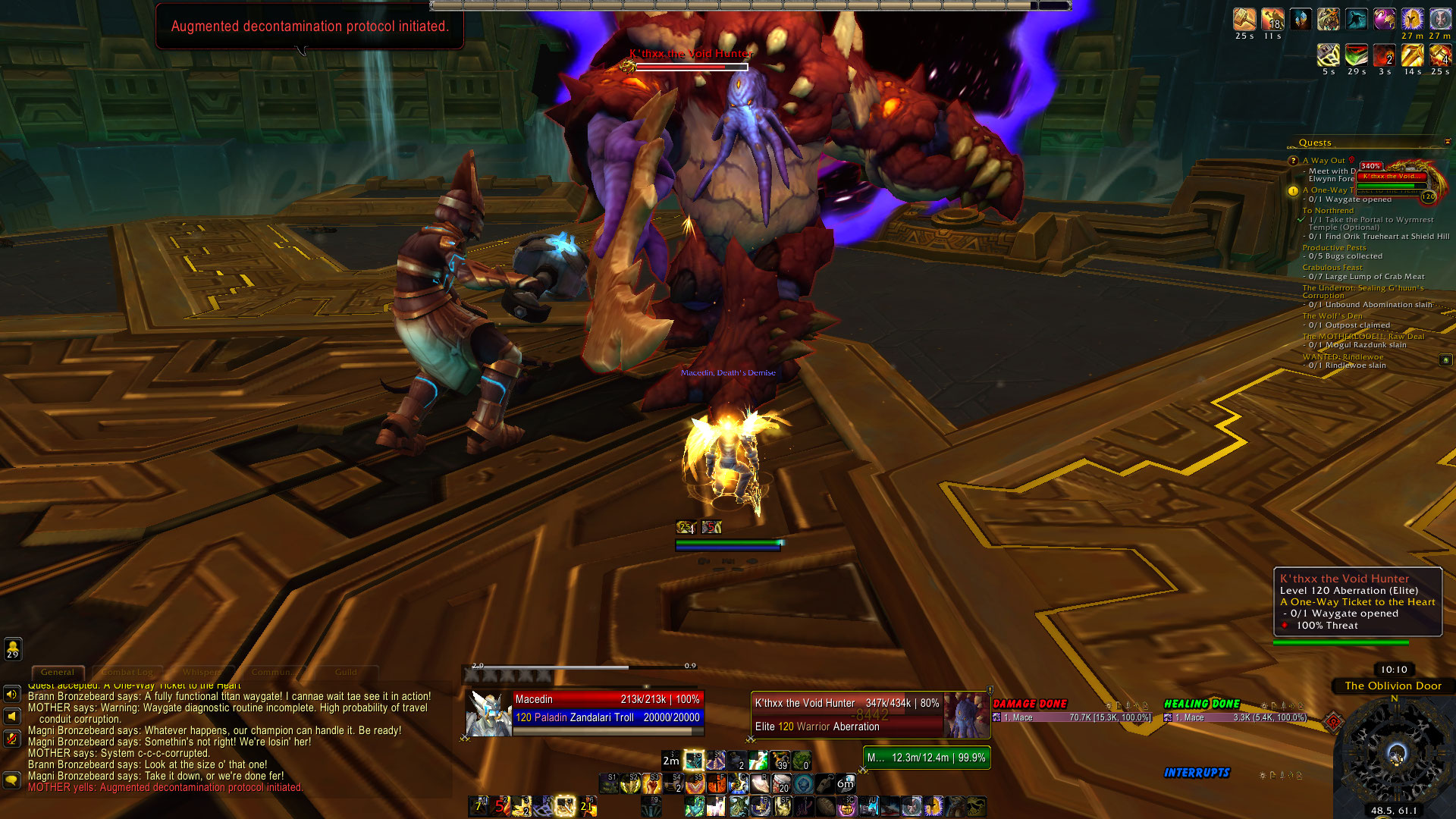Toggle the muted microphone voice chat button
This screenshot has width=1456, height=819.
pyautogui.click(x=12, y=737)
